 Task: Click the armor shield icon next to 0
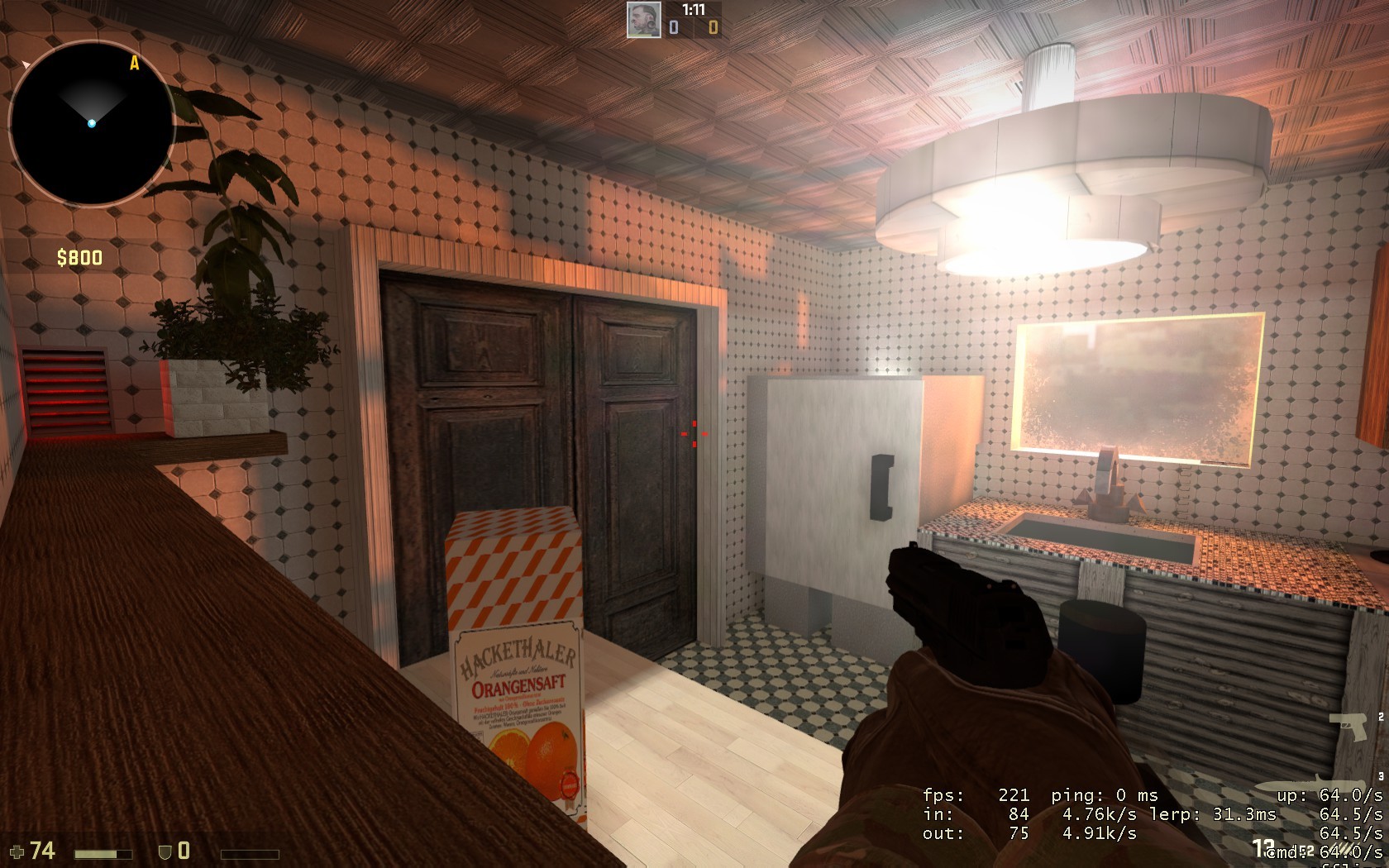tap(165, 851)
